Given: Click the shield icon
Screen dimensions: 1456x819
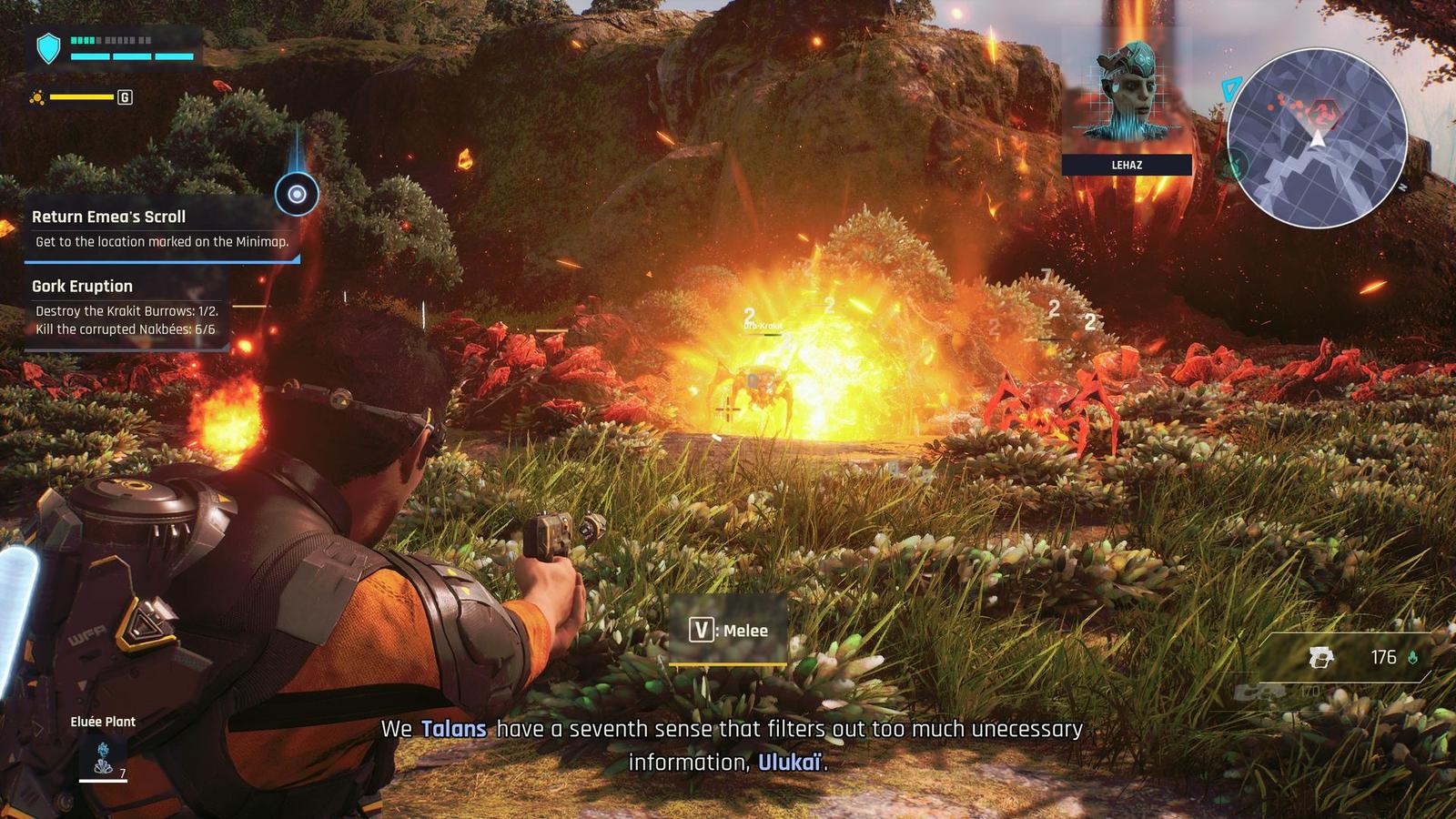Looking at the screenshot, I should tap(48, 48).
